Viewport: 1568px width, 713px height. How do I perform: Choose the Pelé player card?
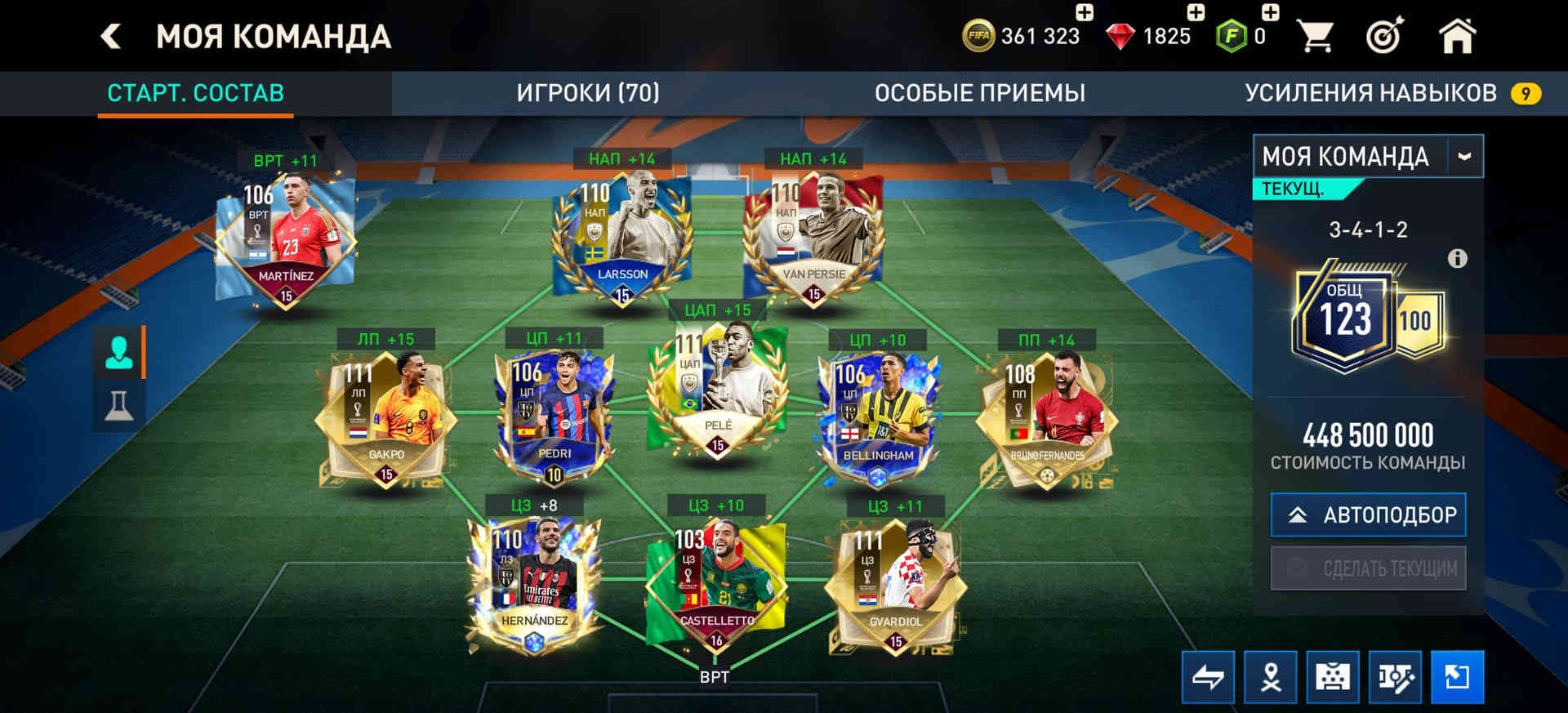[x=717, y=389]
